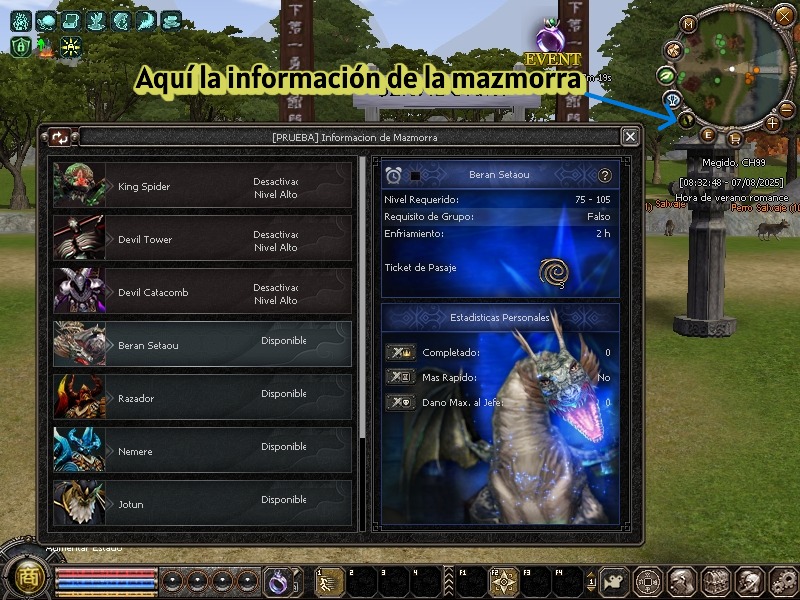800x600 pixels.
Task: Click the refresh arrows button in window header
Action: pos(60,137)
